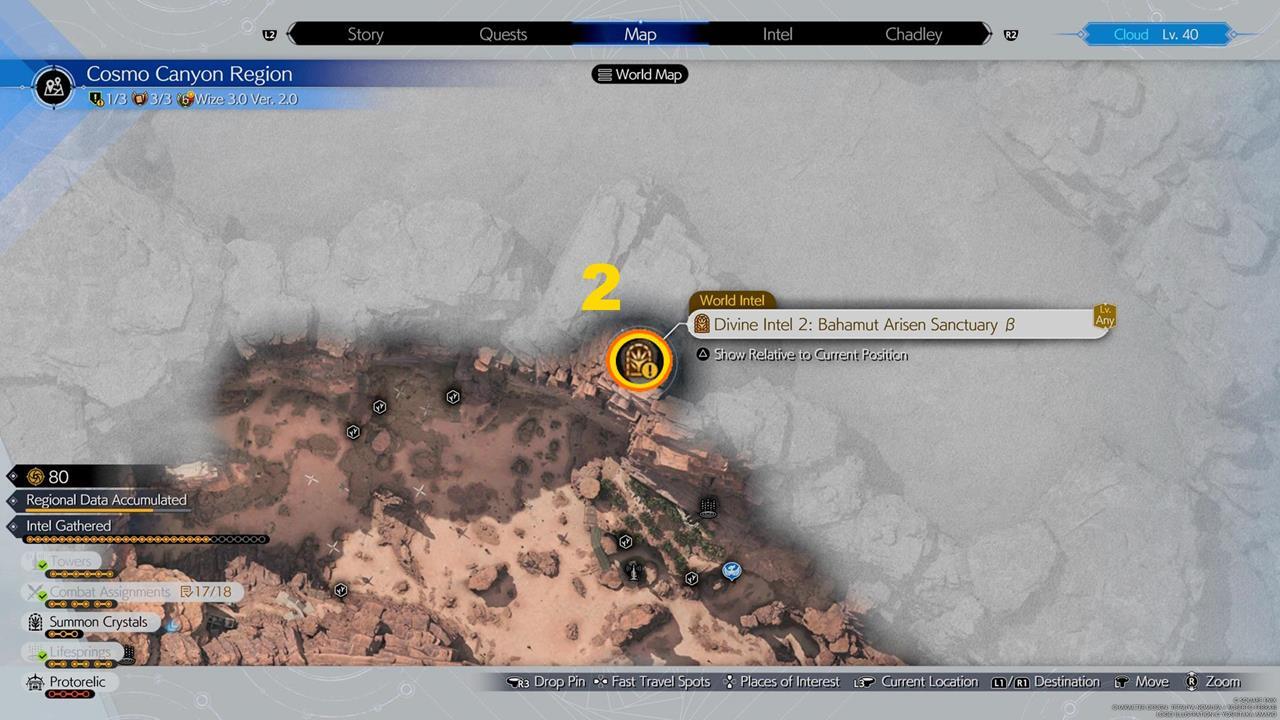Image resolution: width=1280 pixels, height=720 pixels.
Task: Select the Cosmo Canyon Region header
Action: coord(189,75)
